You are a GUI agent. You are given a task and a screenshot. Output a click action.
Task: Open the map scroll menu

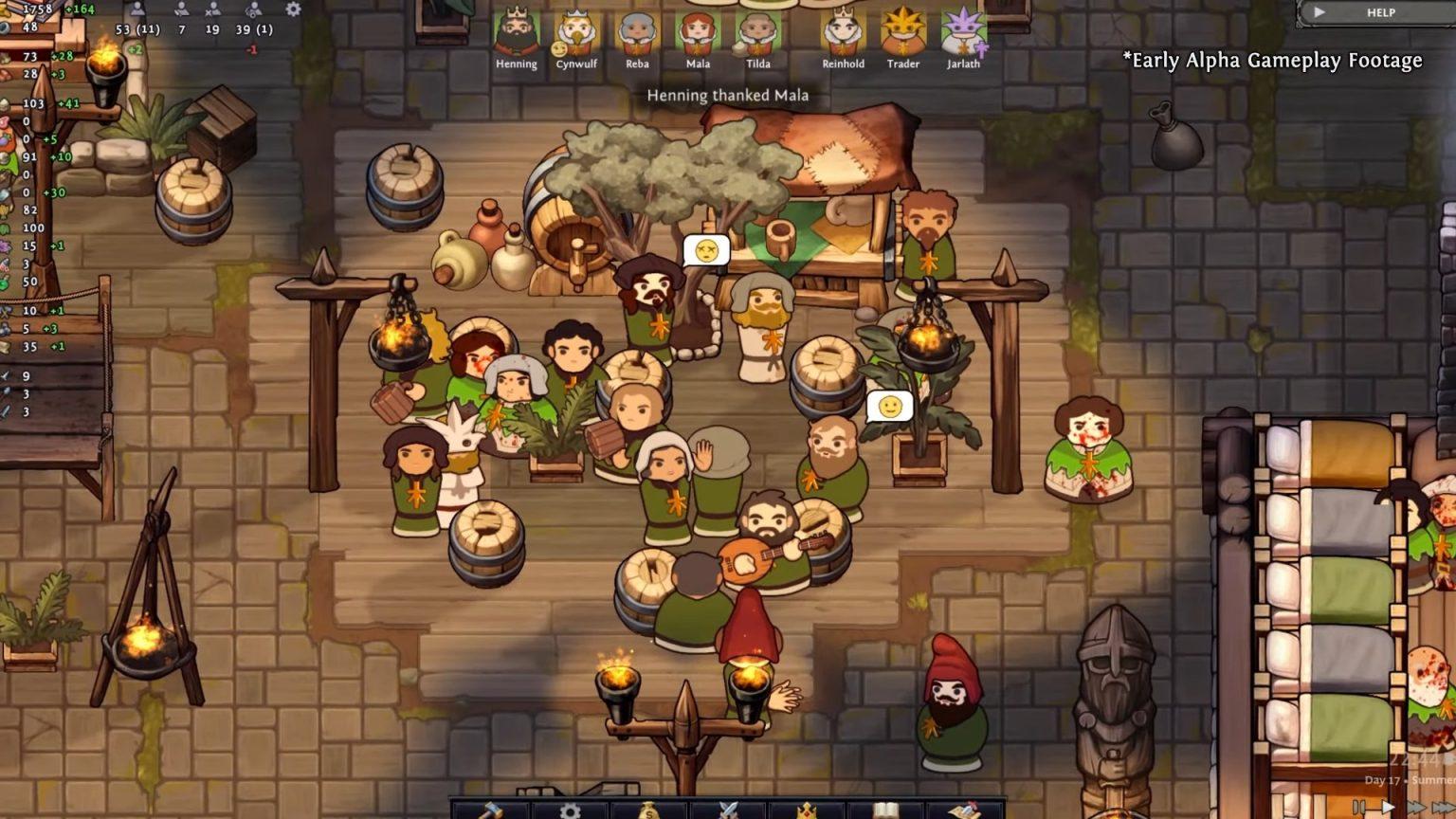tap(964, 810)
